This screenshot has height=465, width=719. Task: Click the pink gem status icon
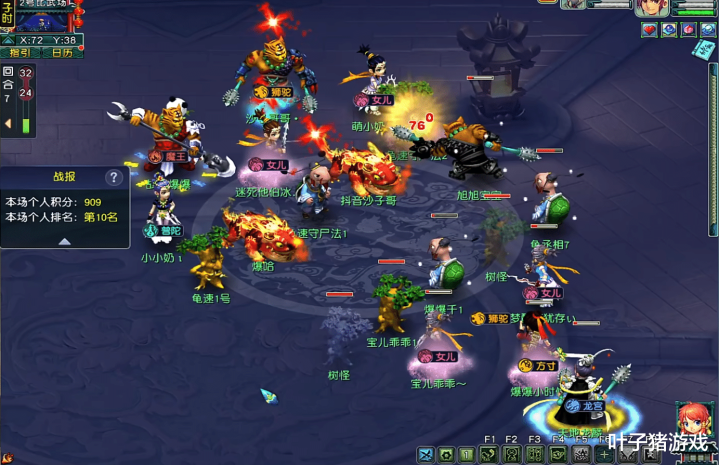point(689,30)
